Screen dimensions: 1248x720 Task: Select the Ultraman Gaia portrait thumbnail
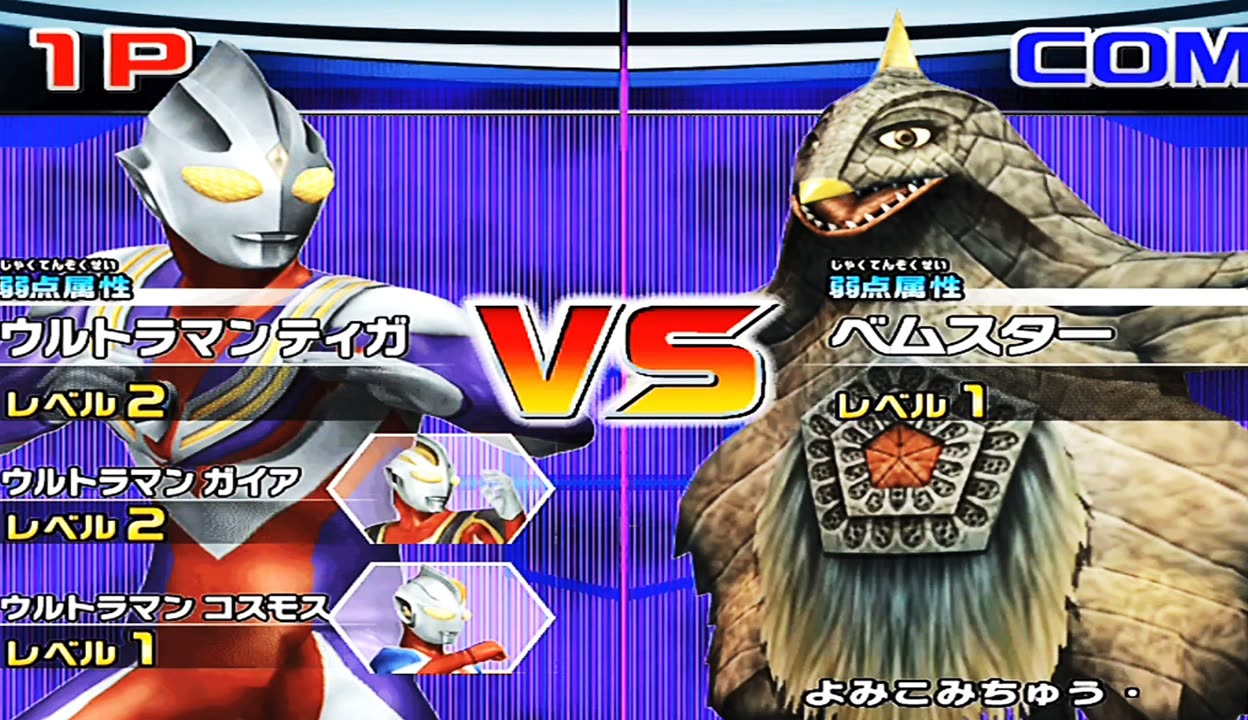[x=441, y=489]
